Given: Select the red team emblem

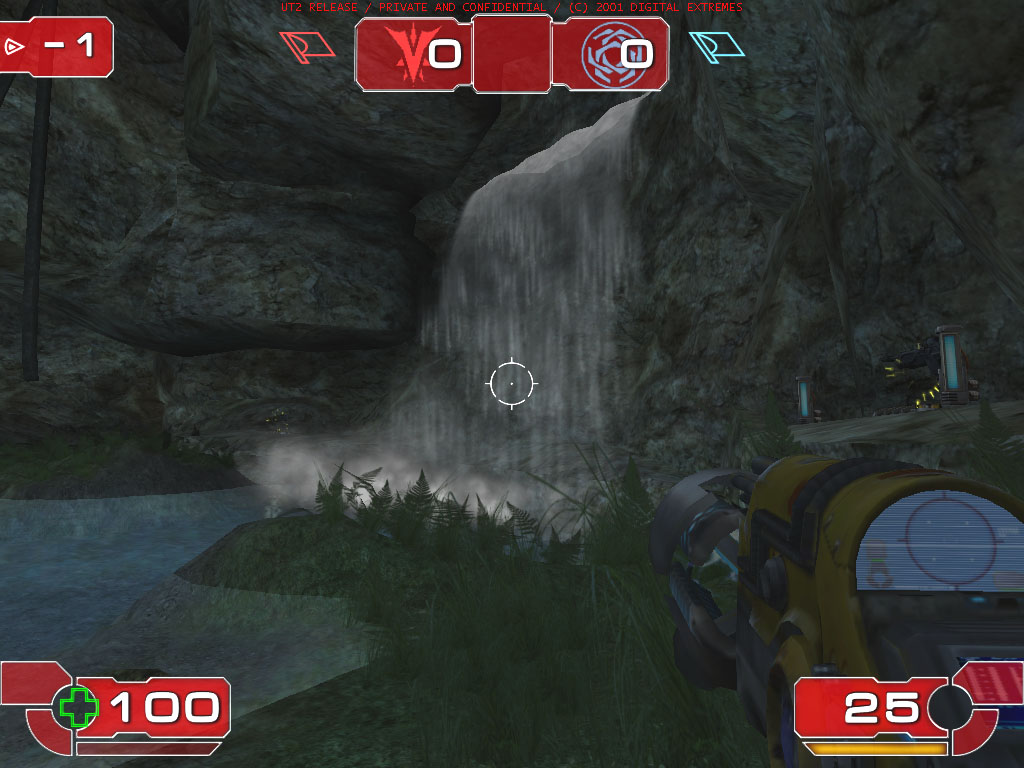Looking at the screenshot, I should [410, 53].
